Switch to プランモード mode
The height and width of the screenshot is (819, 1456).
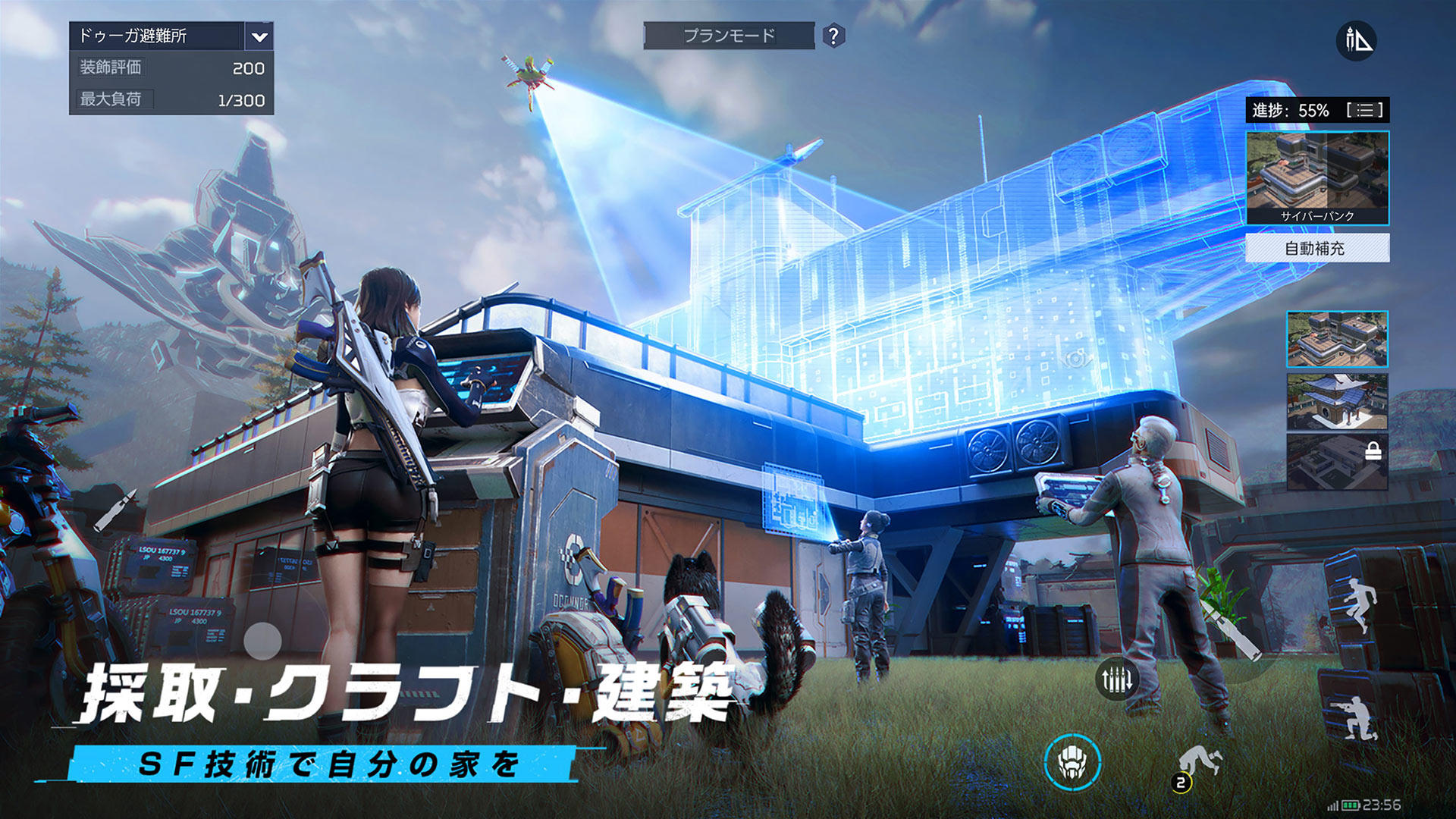click(730, 36)
